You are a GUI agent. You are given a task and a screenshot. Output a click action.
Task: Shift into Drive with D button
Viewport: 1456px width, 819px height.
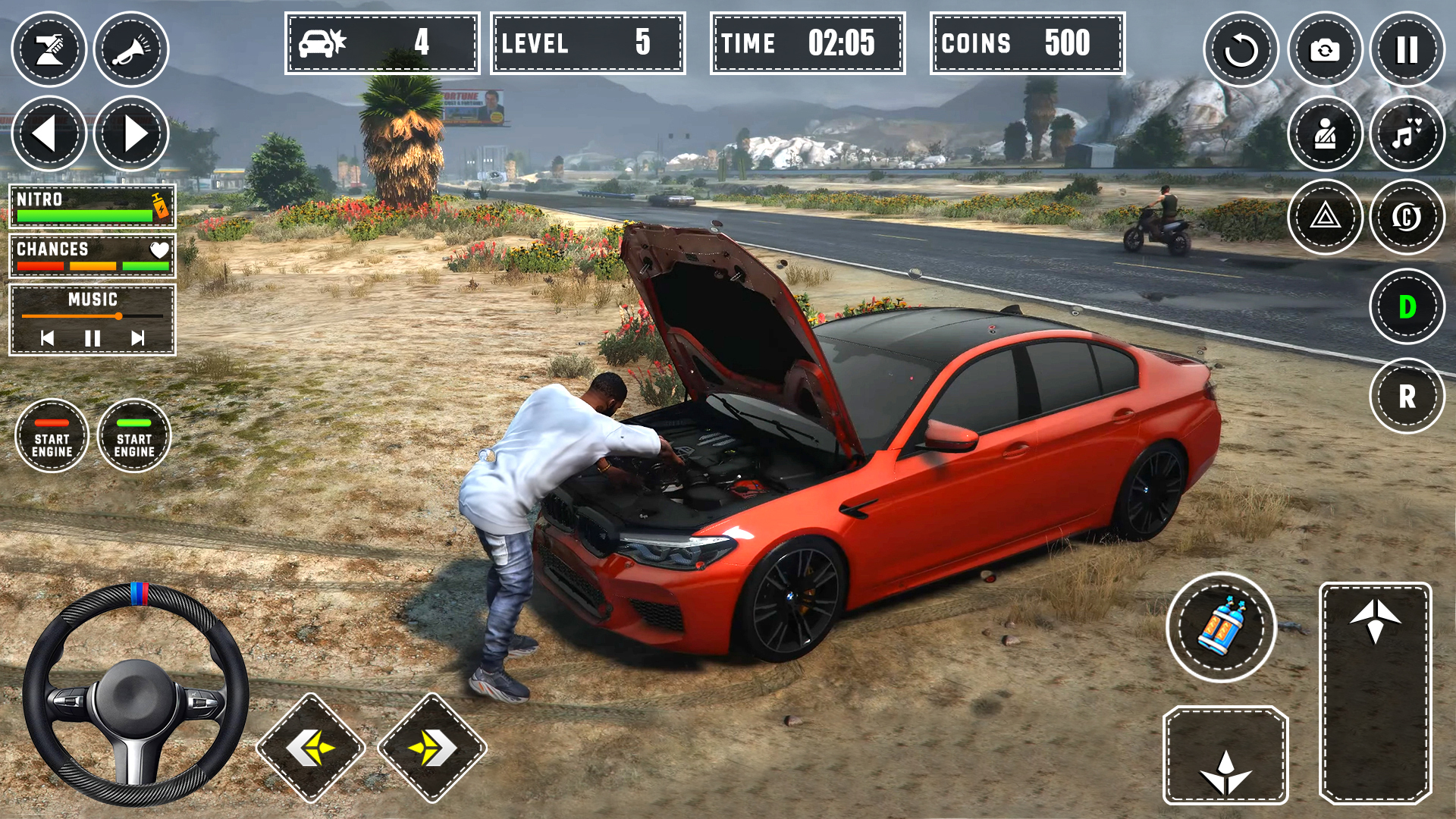(1407, 307)
